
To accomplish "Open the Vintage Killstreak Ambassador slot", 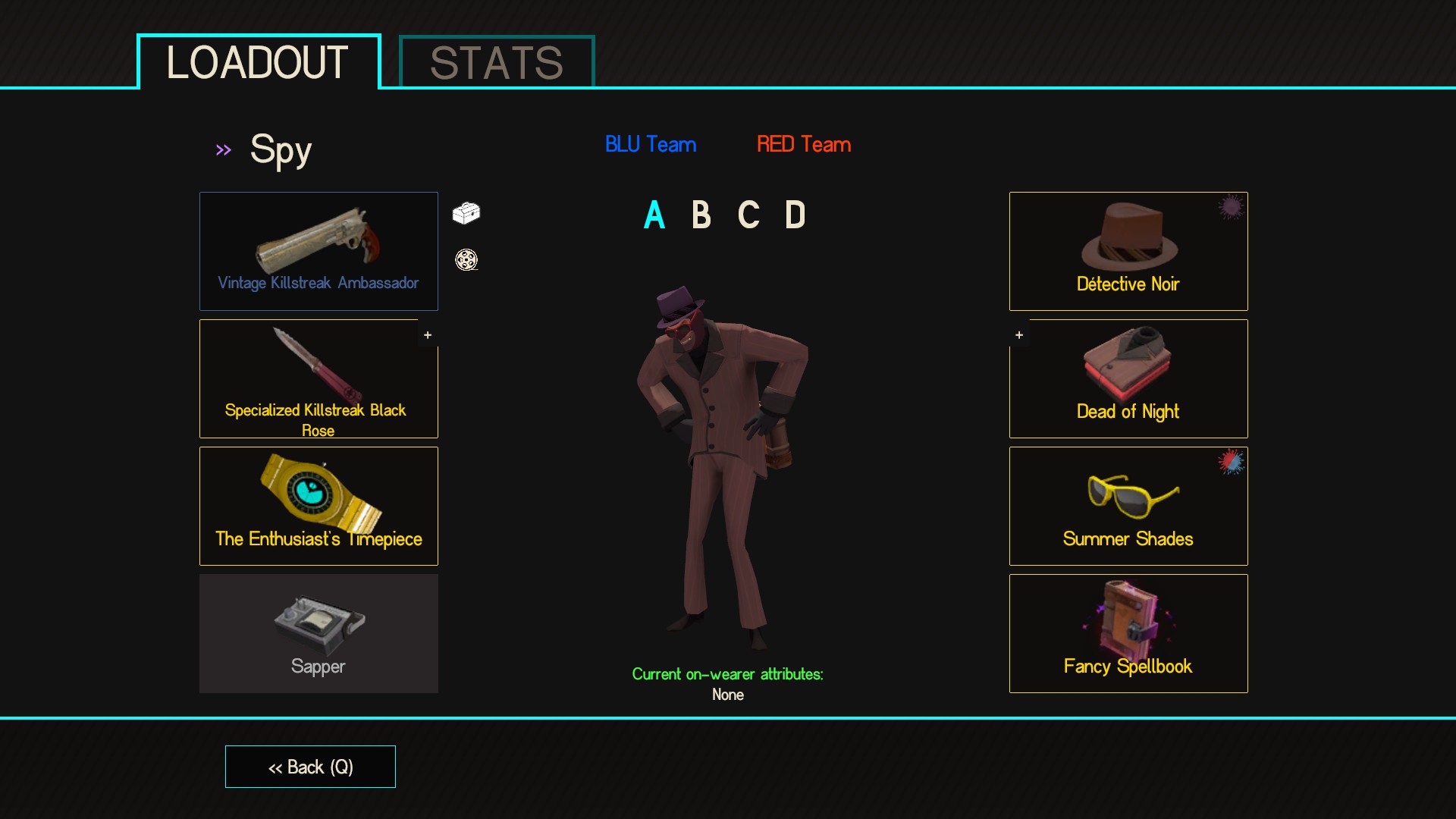I will pos(318,251).
